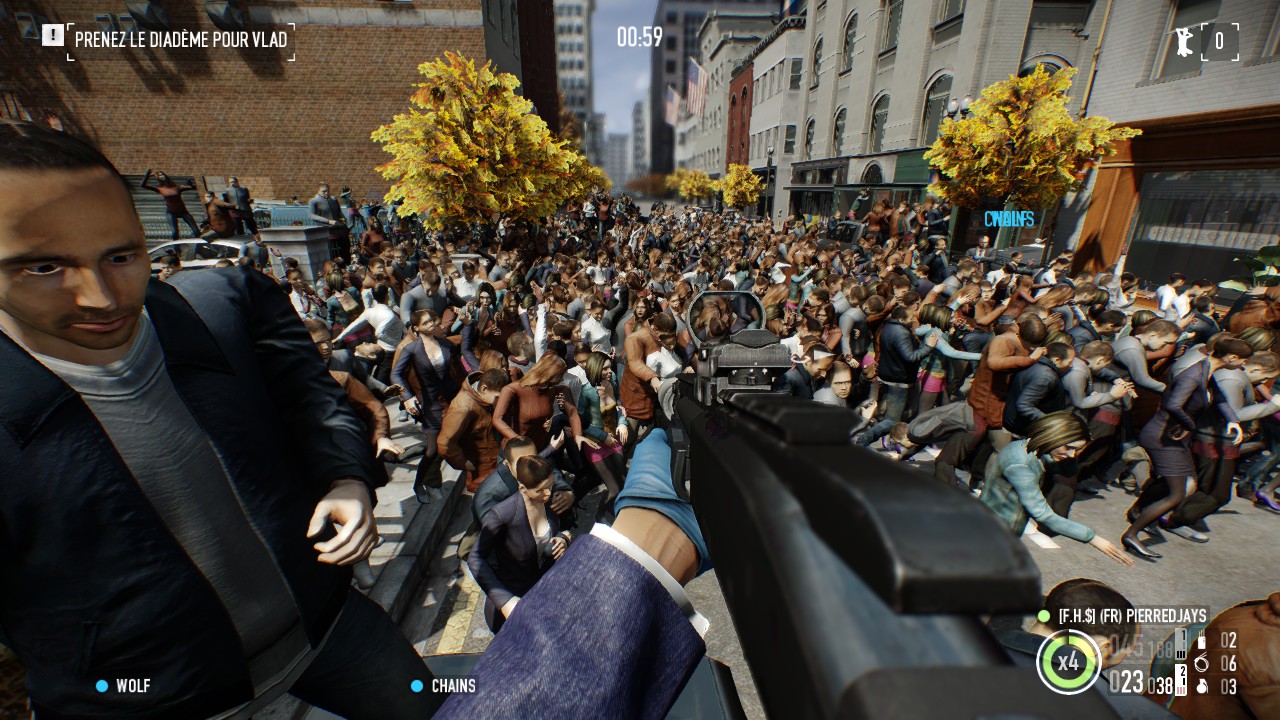Click the grenade icon
The width and height of the screenshot is (1280, 720).
click(x=1202, y=687)
